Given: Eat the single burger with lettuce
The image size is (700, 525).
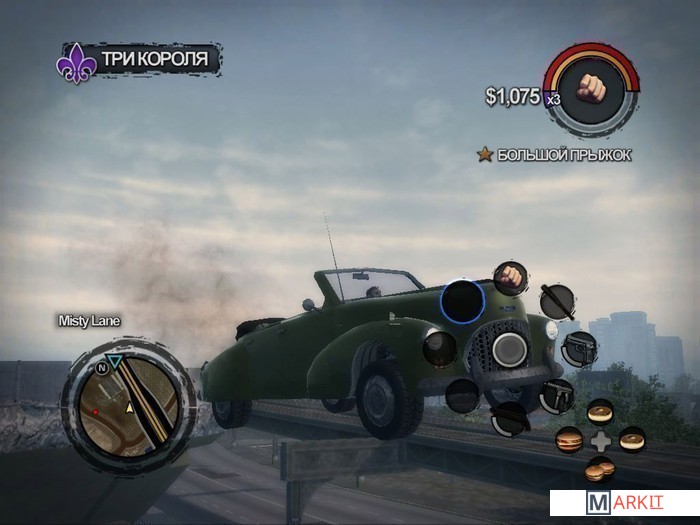Looking at the screenshot, I should [x=568, y=440].
